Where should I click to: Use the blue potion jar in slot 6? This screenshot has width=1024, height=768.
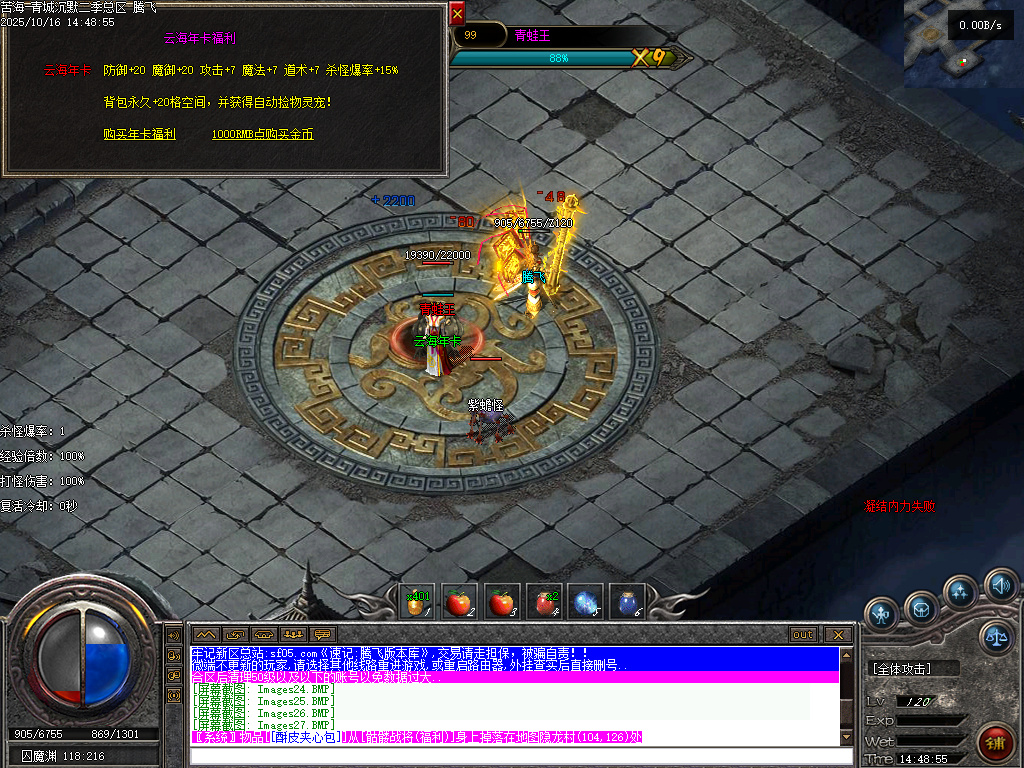coord(627,603)
